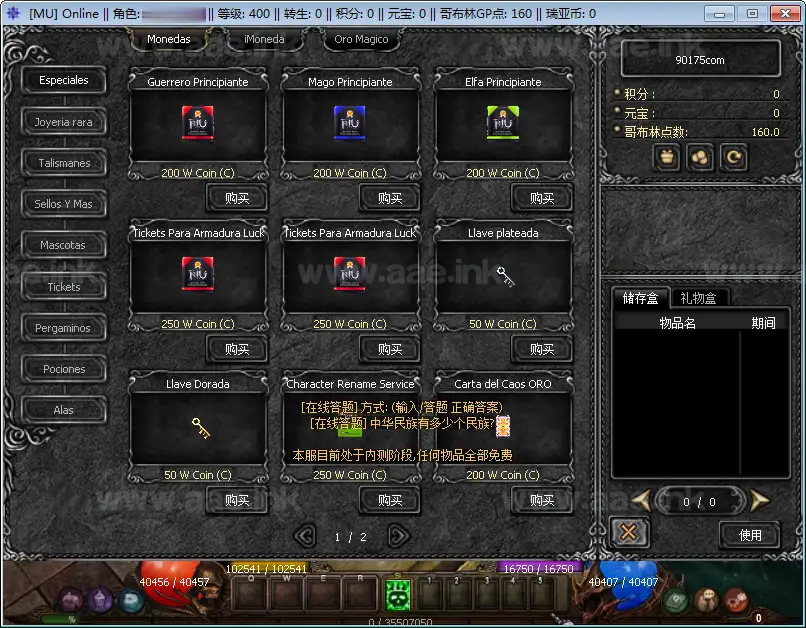Purchase the Llave Dorada key
The width and height of the screenshot is (806, 628).
click(x=237, y=500)
